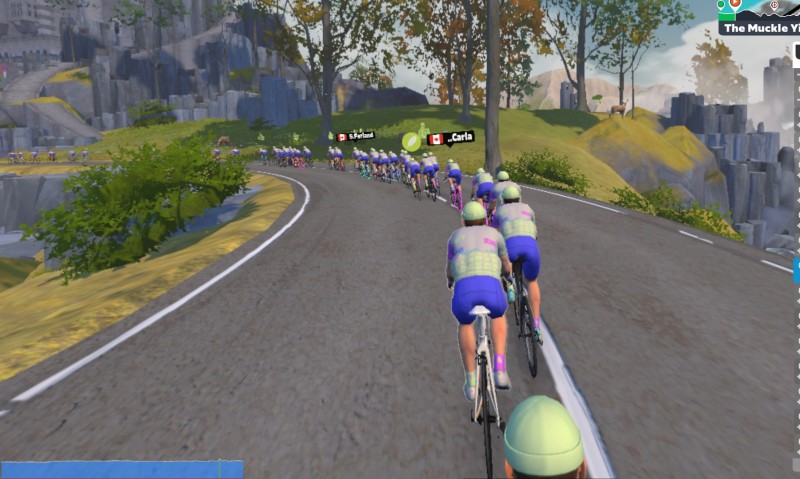Click the orange play marker on the route profile
The width and height of the screenshot is (800, 479).
(x=736, y=5)
